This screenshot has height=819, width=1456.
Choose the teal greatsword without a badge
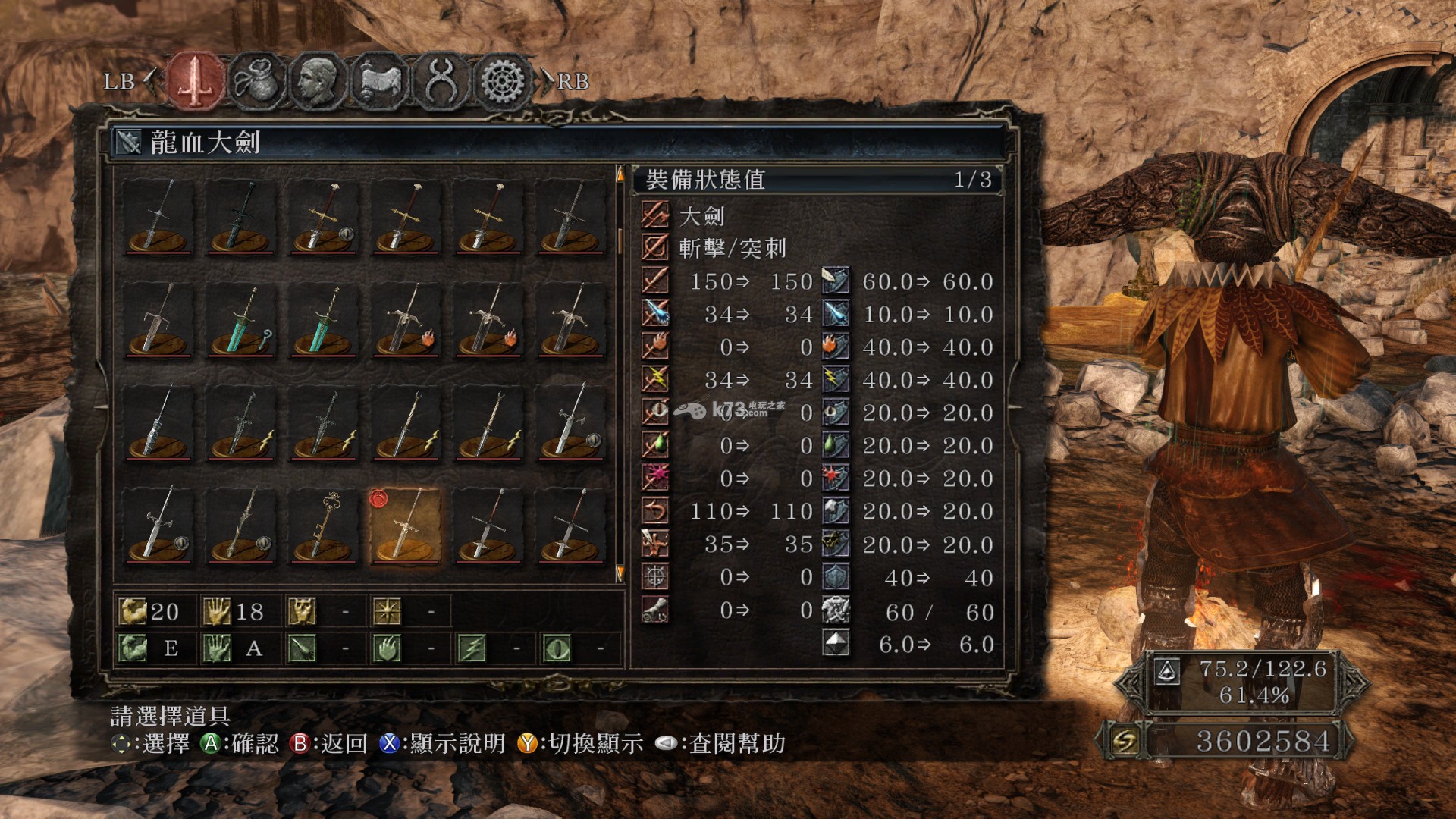(324, 321)
